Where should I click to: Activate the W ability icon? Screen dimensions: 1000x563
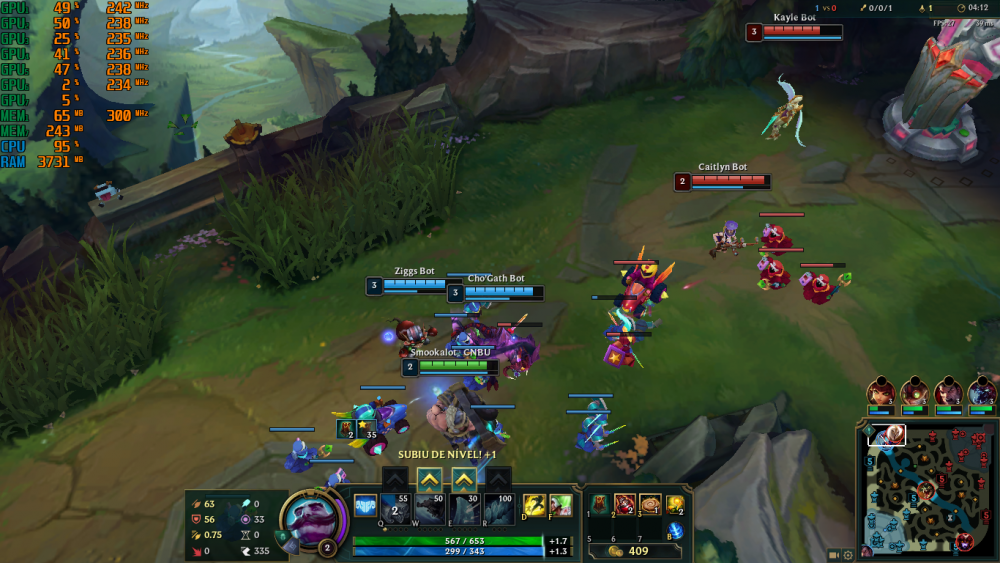(430, 508)
